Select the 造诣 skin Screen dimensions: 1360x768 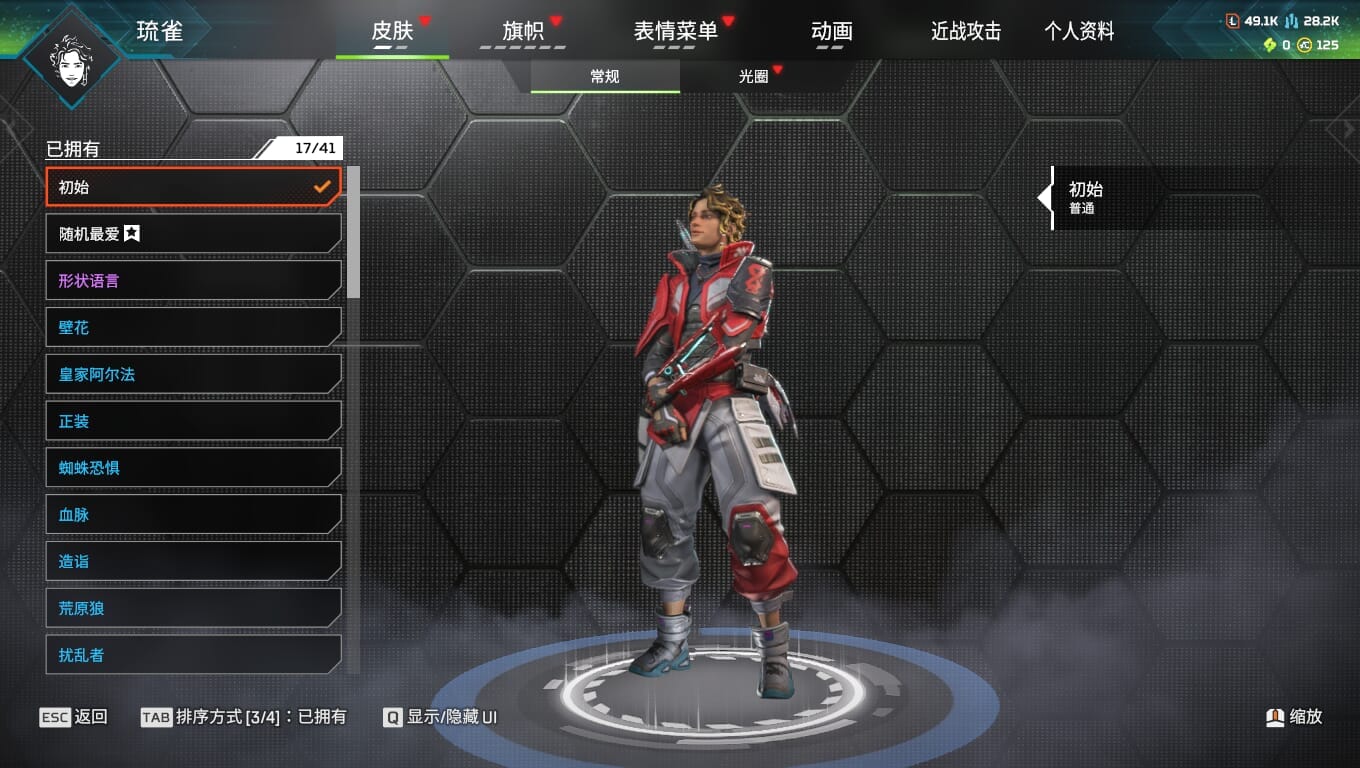[x=193, y=562]
